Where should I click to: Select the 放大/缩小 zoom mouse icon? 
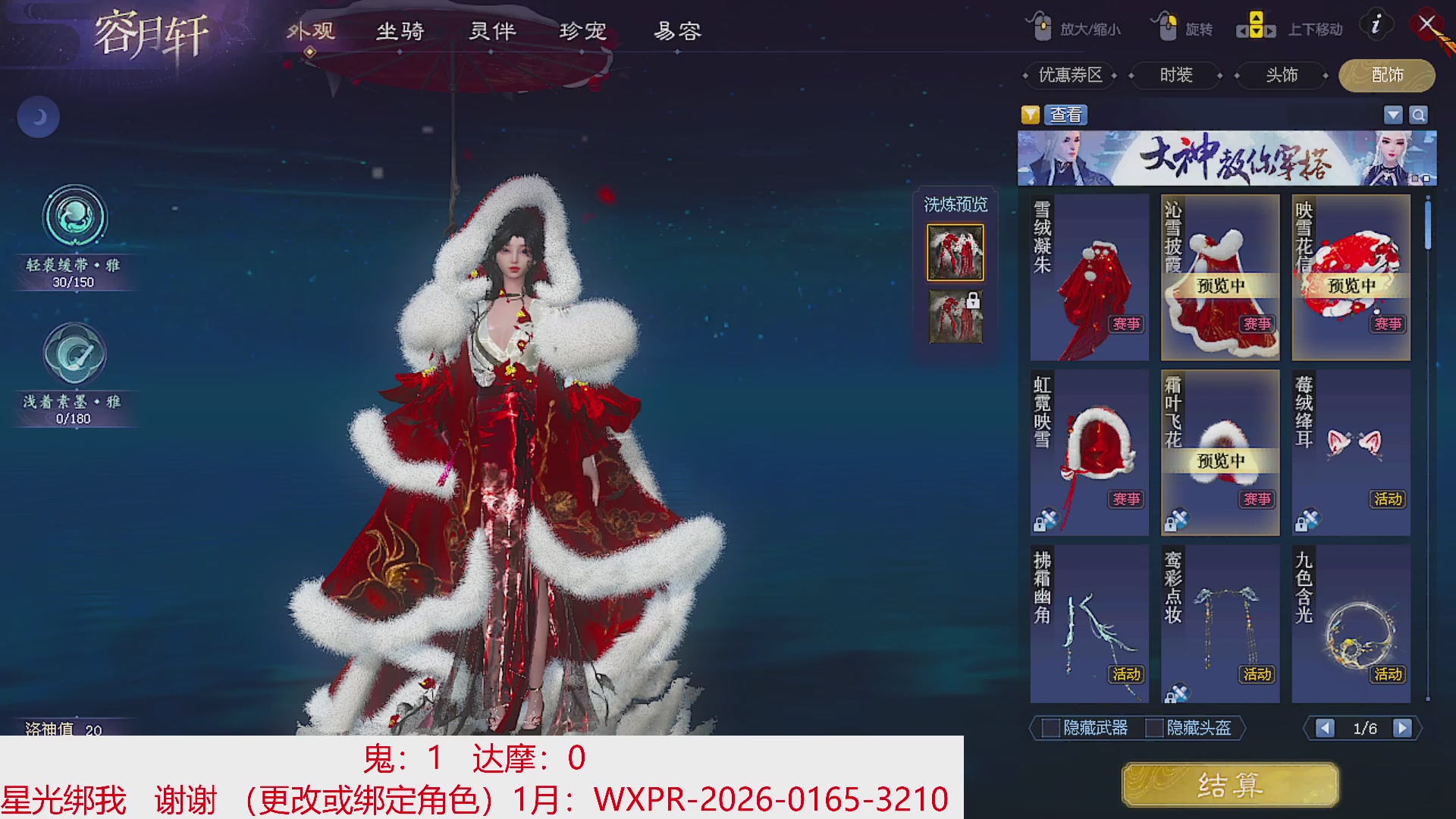pos(1041,25)
